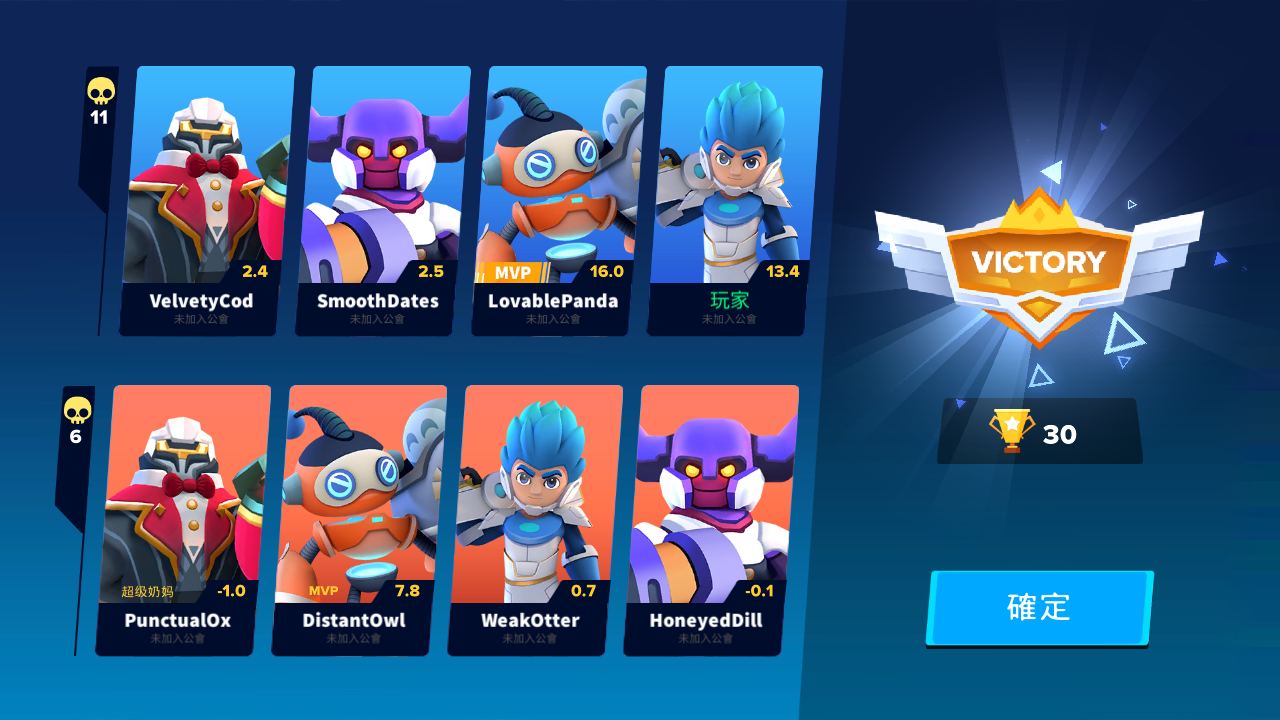Viewport: 1280px width, 720px height.
Task: Confirm with the blue 確定 button
Action: pyautogui.click(x=1040, y=608)
